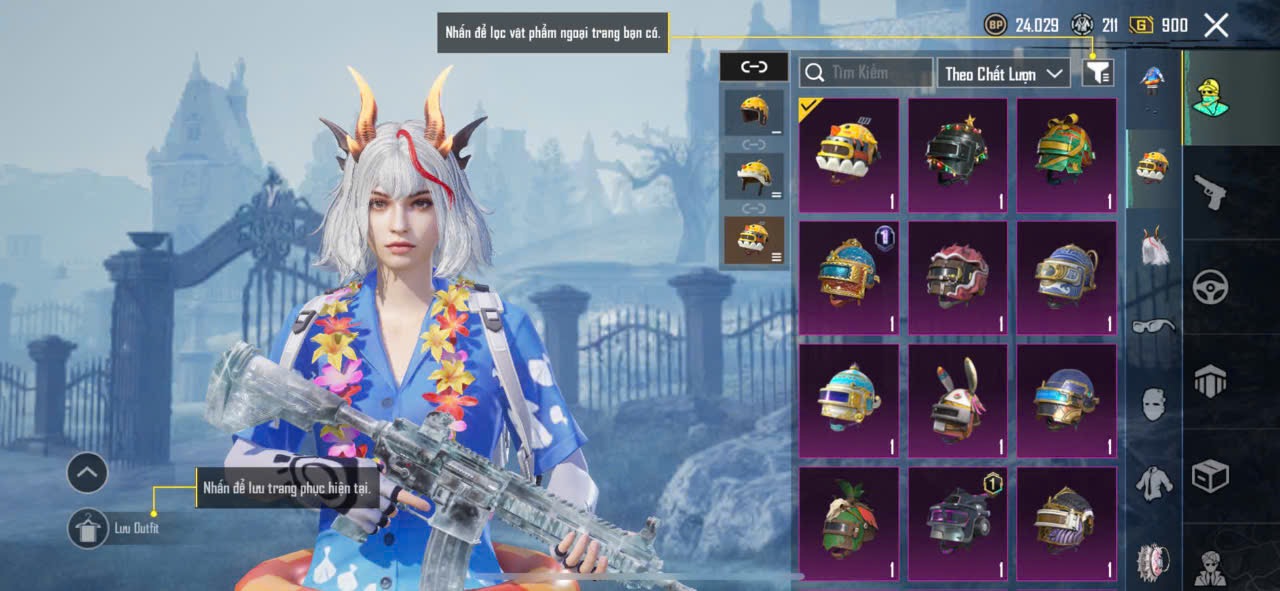Toggle the owned-items filter funnel icon
Image resolution: width=1280 pixels, height=591 pixels.
[1098, 72]
